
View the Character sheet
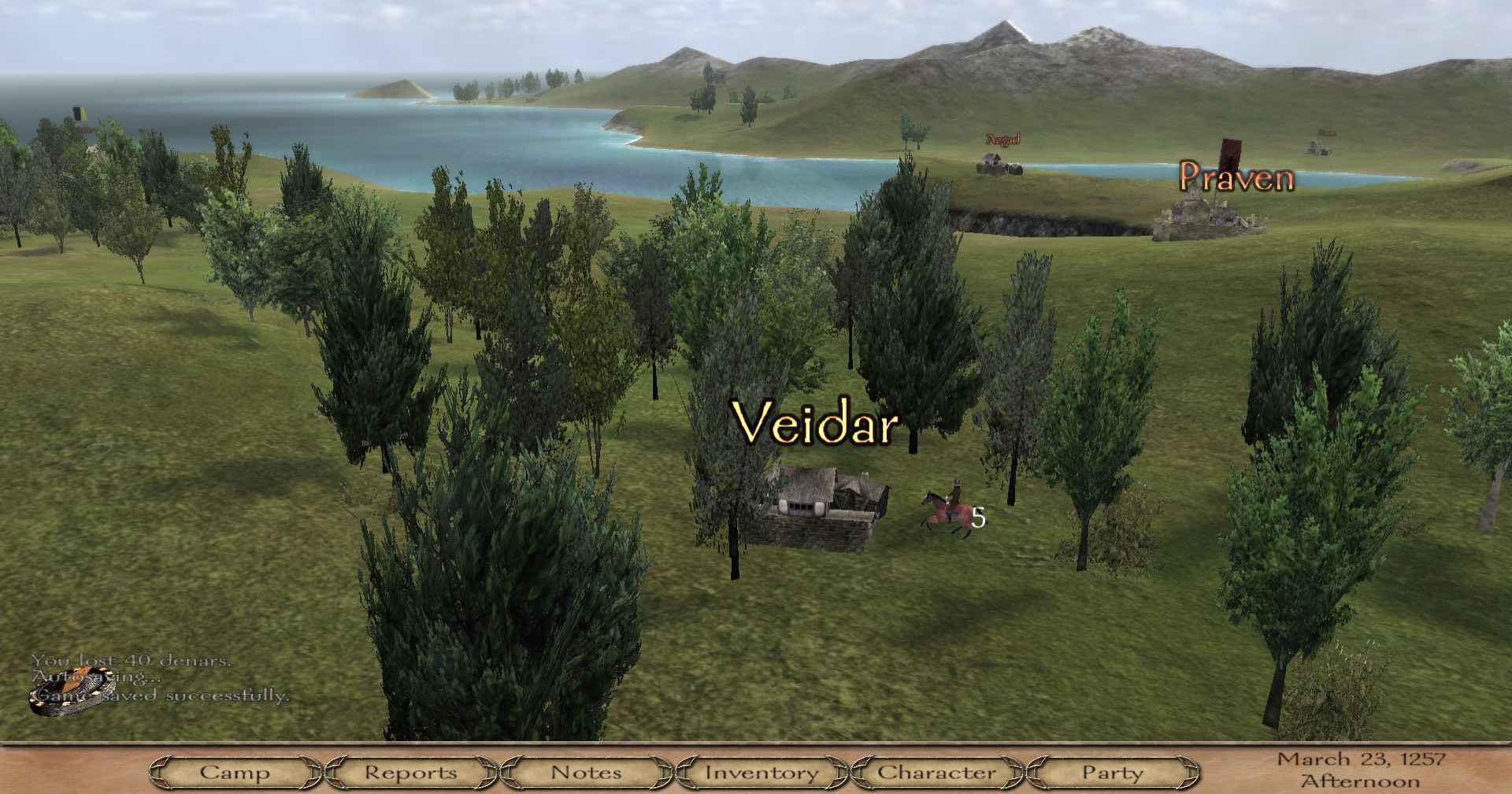click(937, 773)
